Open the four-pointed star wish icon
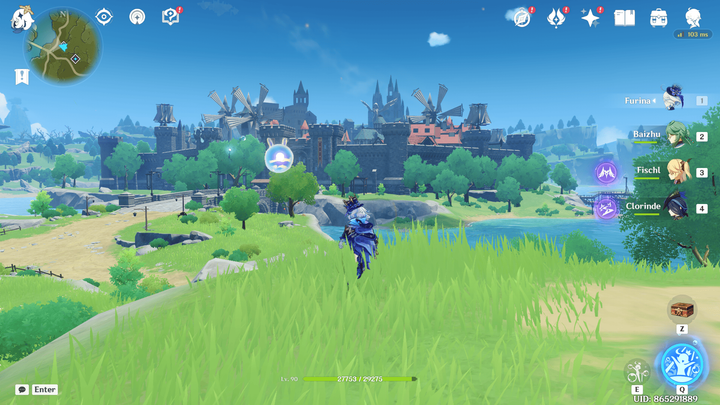 [590, 17]
